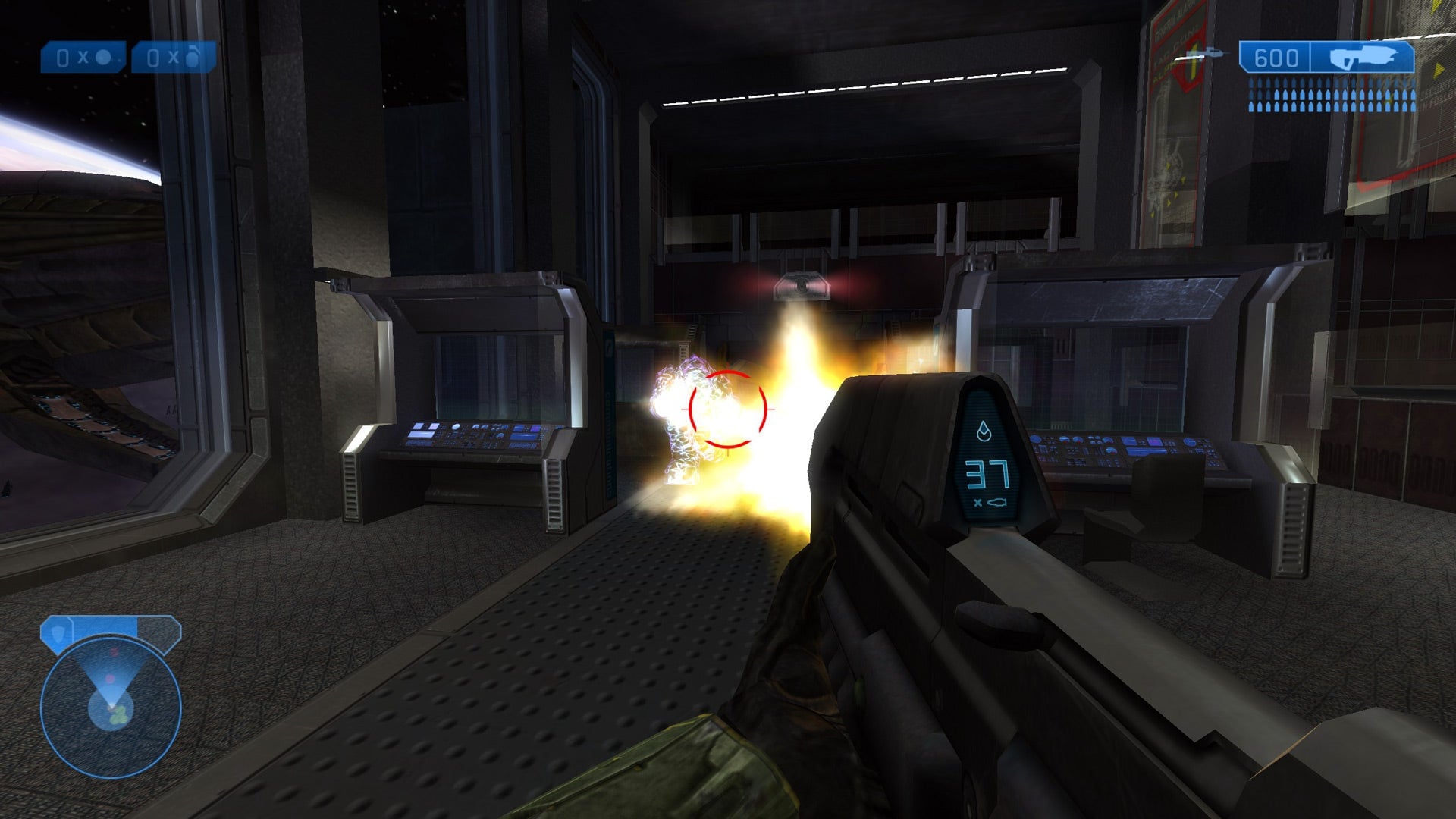Click the weapon glyph beside the x on the gun screen
Image resolution: width=1456 pixels, height=819 pixels.
pos(998,502)
